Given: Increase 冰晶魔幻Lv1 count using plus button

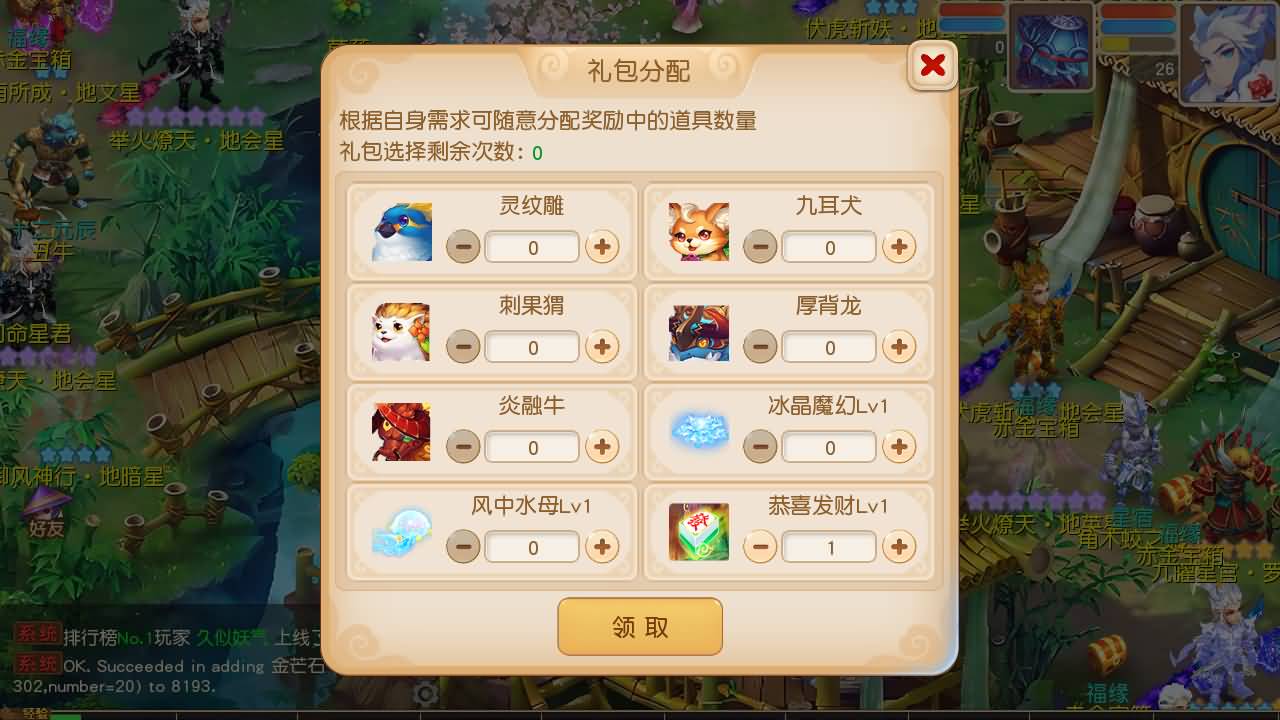Looking at the screenshot, I should click(x=898, y=447).
